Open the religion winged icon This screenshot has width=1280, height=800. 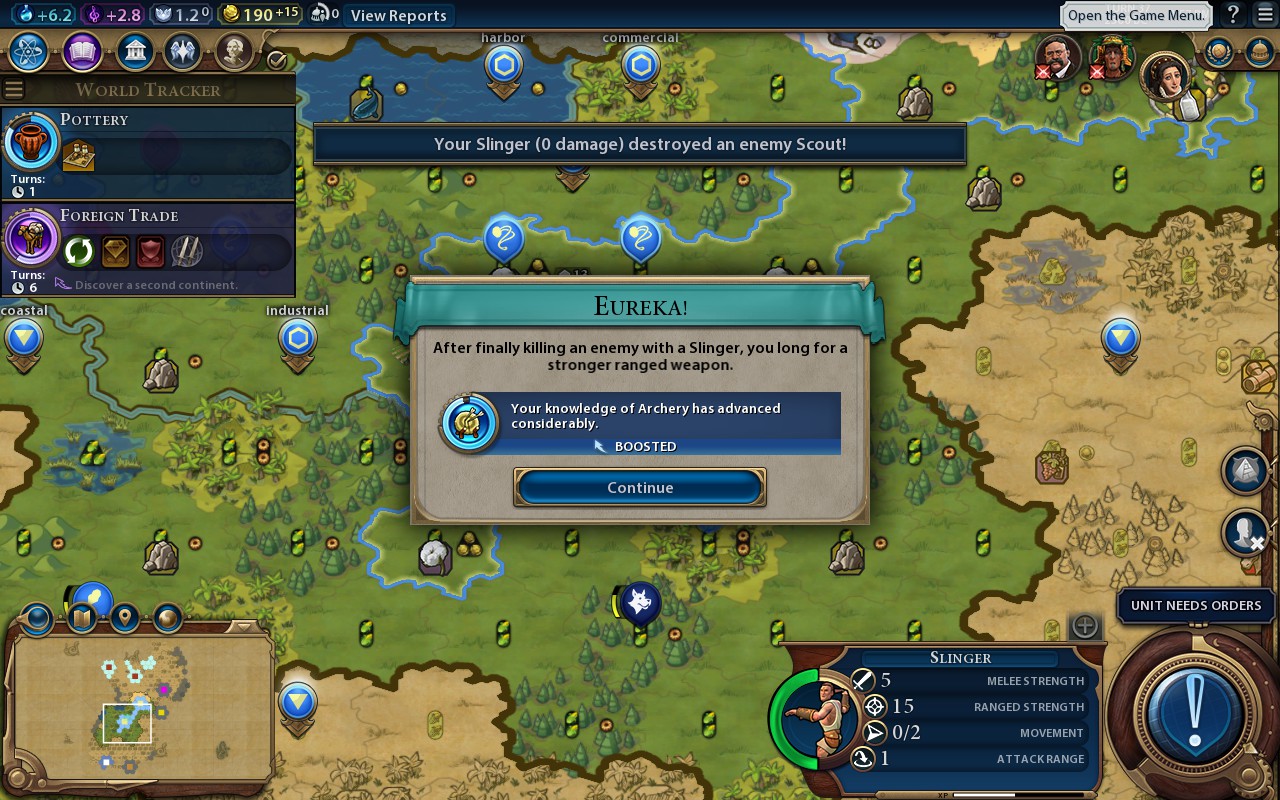coord(182,52)
